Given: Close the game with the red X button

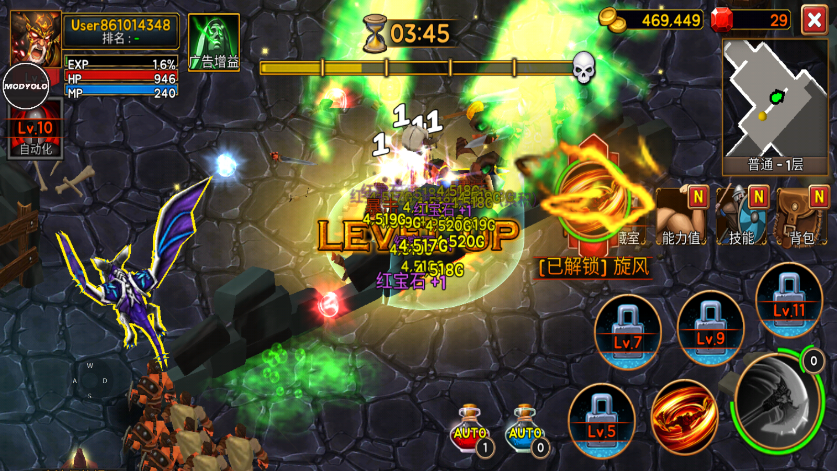Looking at the screenshot, I should [815, 19].
